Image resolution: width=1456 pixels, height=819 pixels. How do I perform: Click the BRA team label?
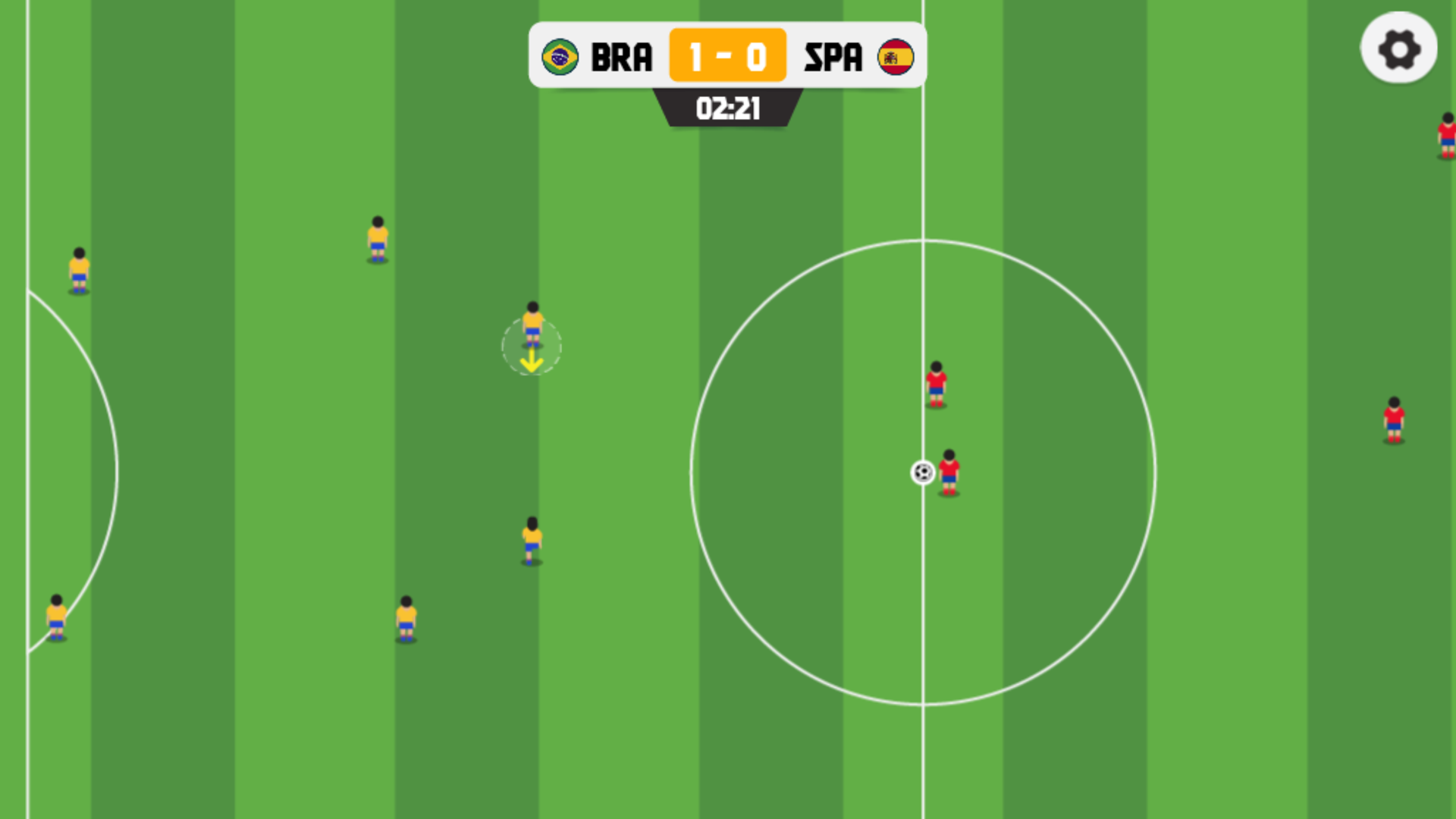pos(622,55)
